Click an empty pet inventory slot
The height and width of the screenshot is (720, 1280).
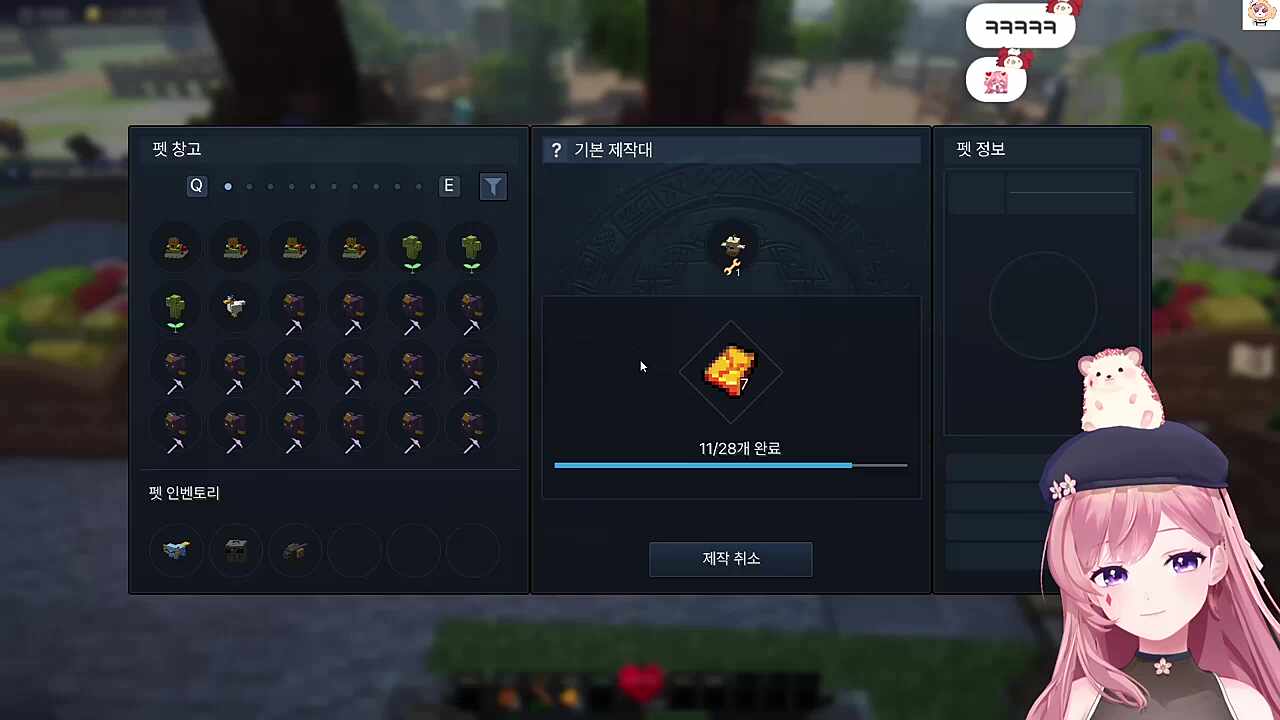354,550
